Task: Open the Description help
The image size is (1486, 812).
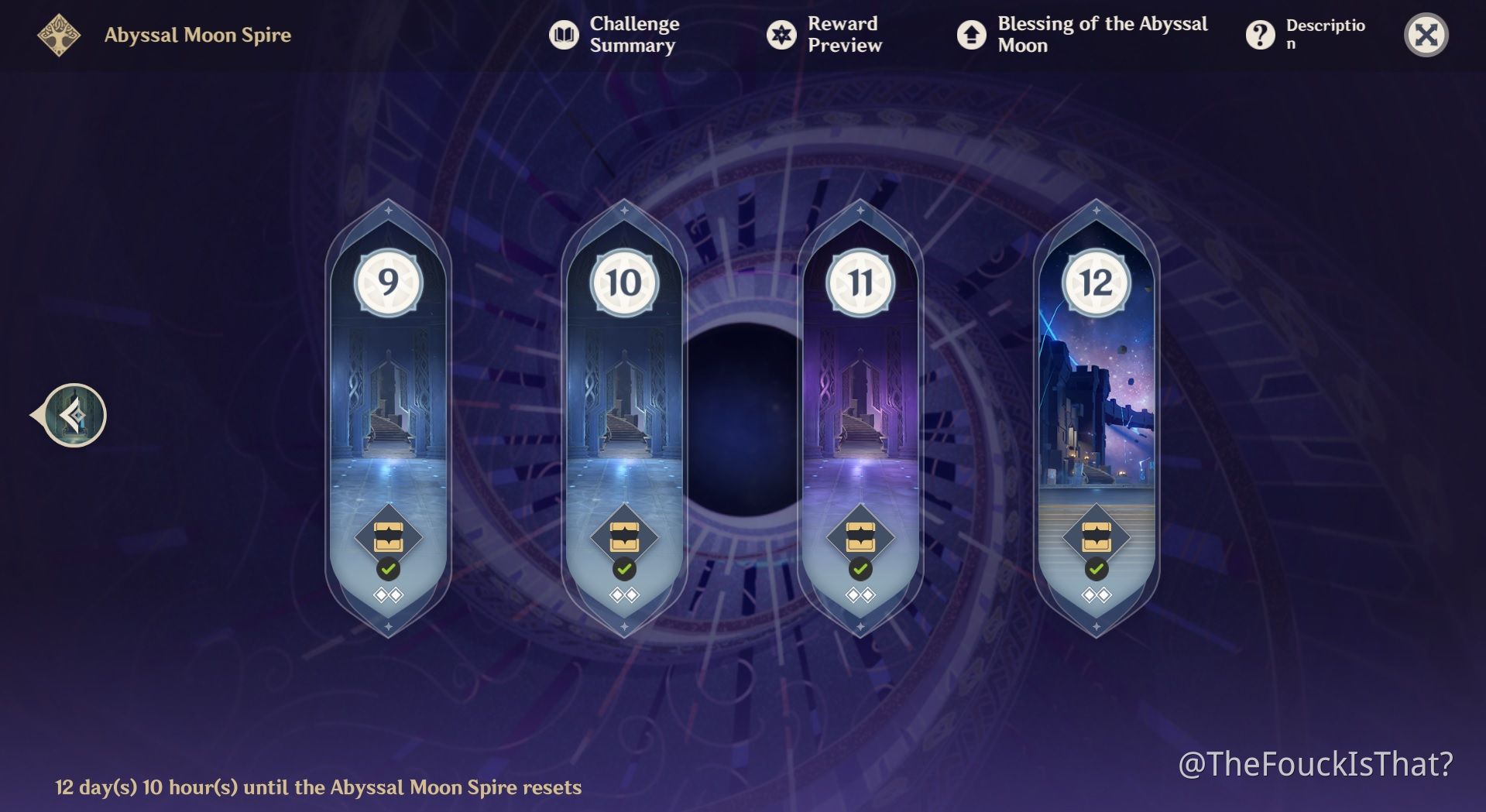Action: (x=1306, y=35)
